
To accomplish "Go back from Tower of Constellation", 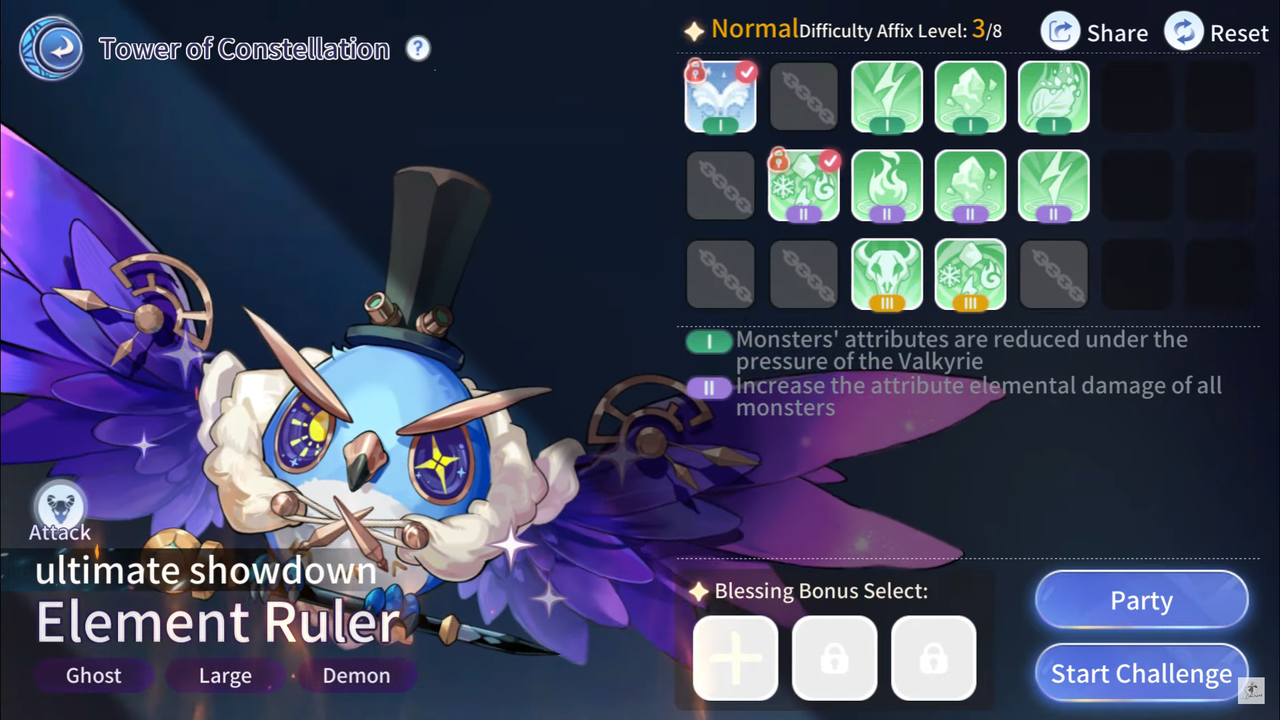I will (x=50, y=49).
